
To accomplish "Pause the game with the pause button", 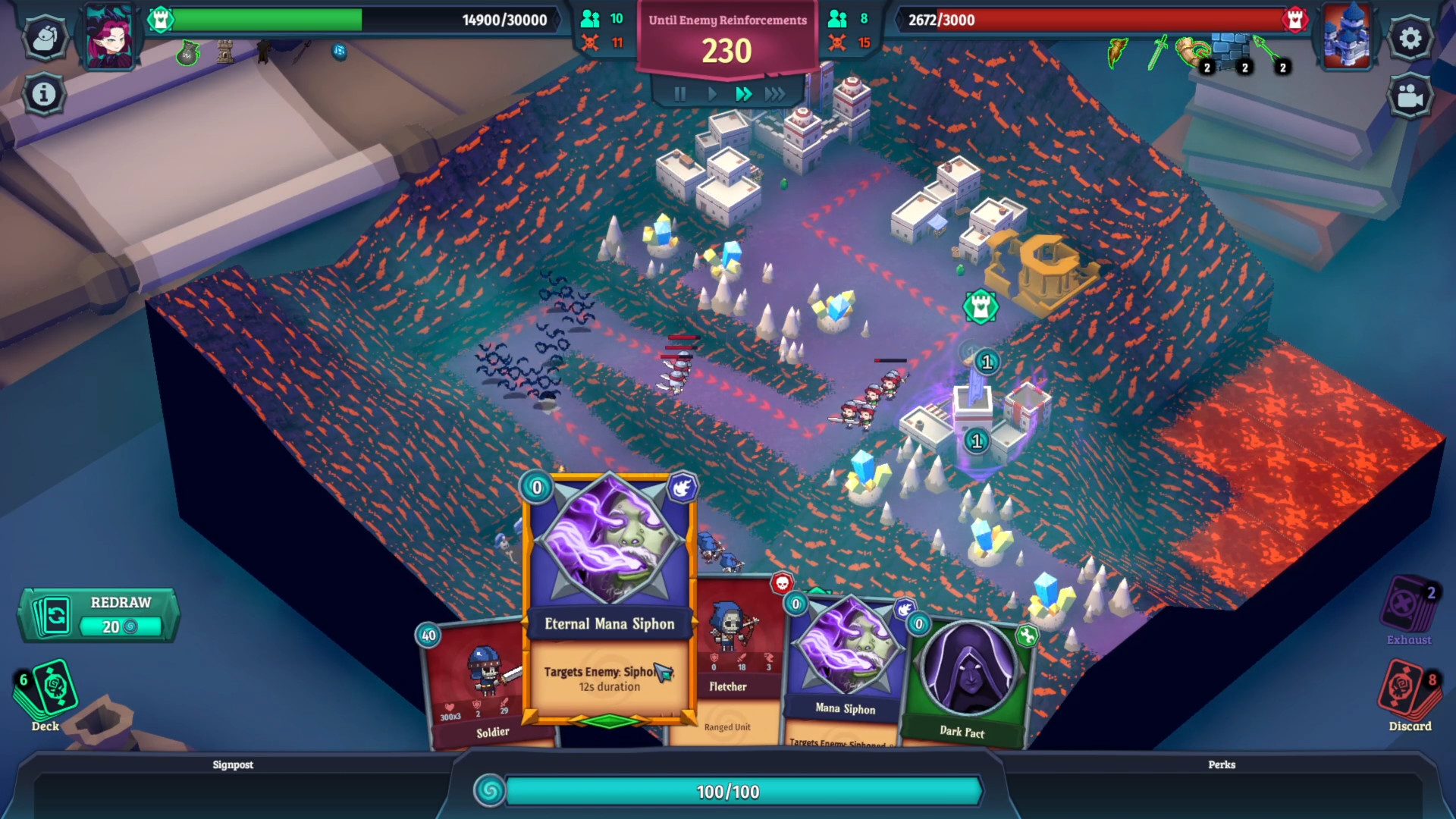I will pyautogui.click(x=679, y=94).
